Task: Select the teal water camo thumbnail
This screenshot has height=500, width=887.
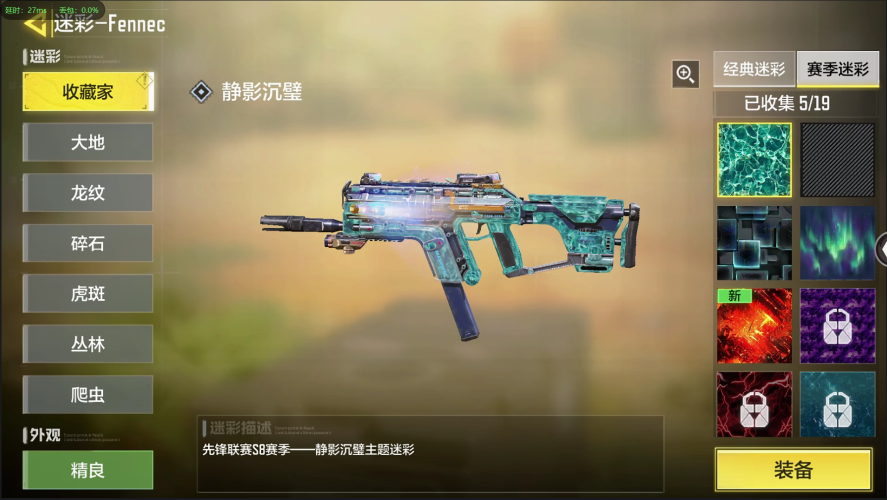Action: click(x=754, y=160)
